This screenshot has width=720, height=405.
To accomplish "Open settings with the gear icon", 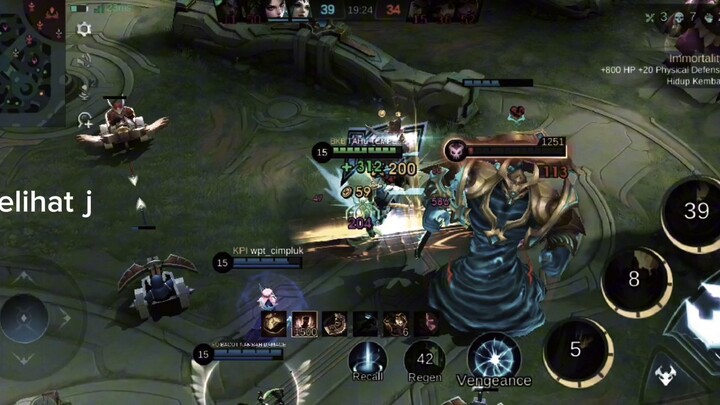I will [84, 29].
